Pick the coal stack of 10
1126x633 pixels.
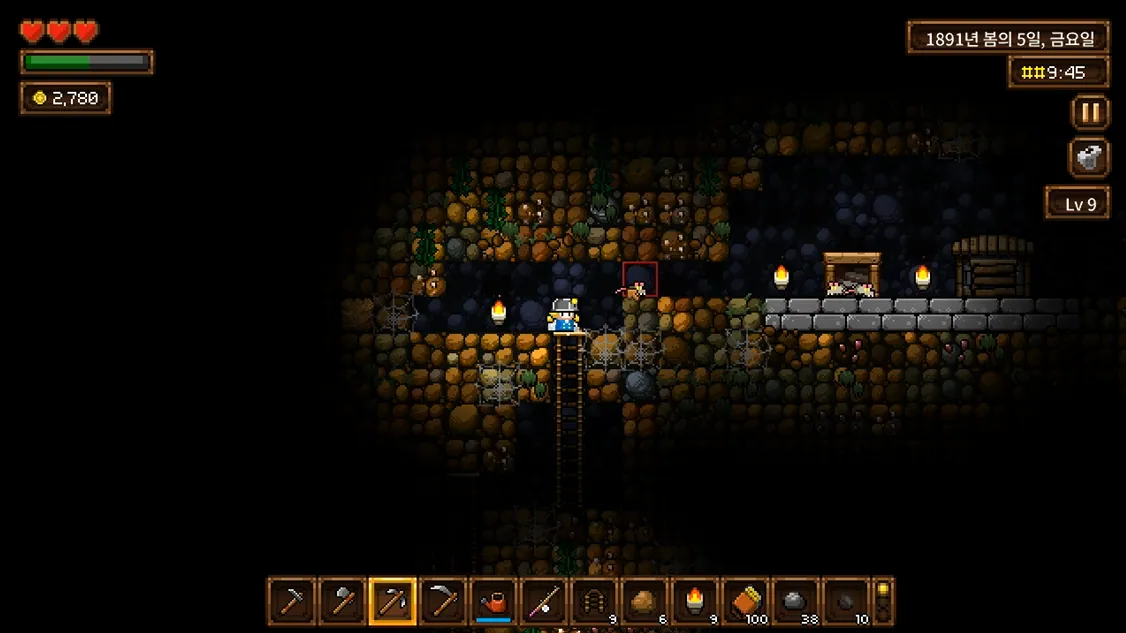point(846,602)
